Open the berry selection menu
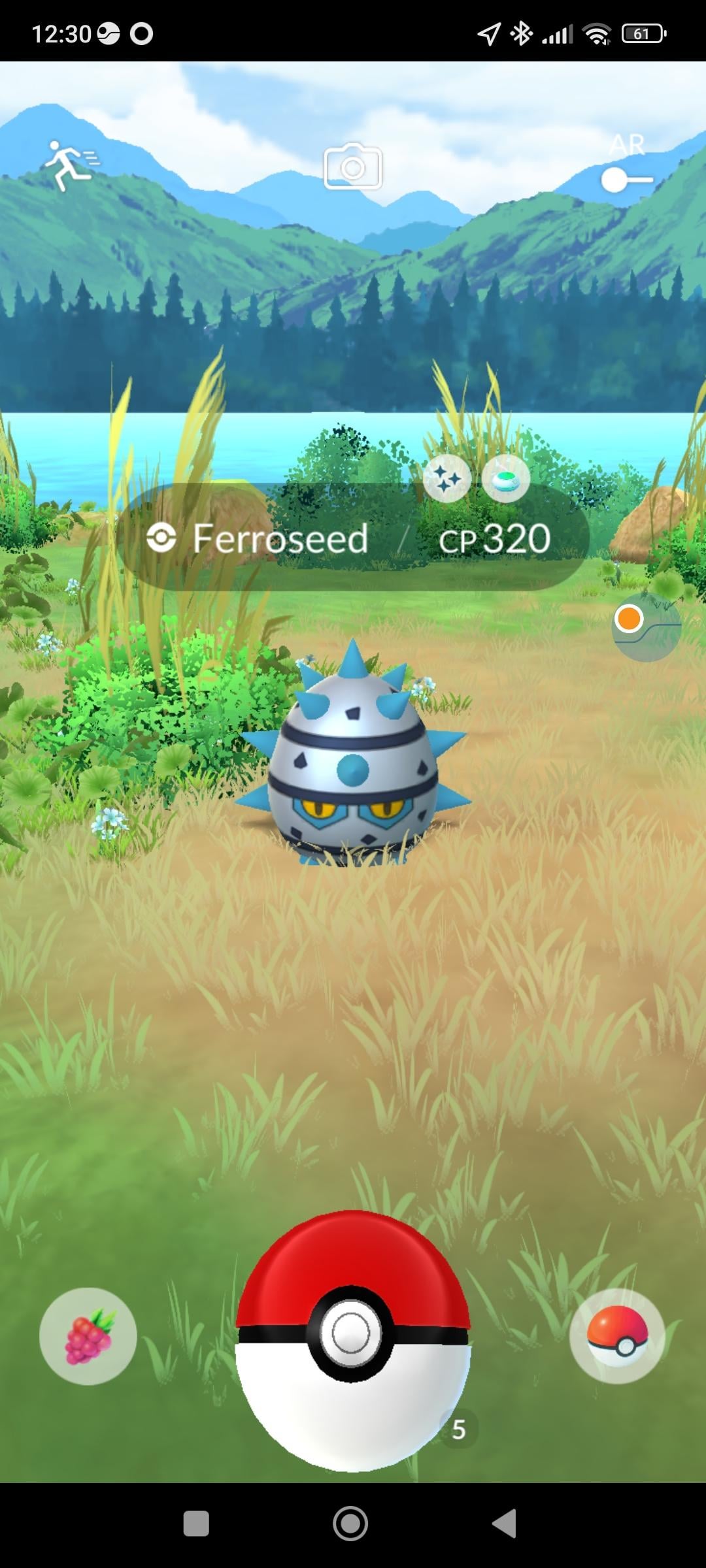The width and height of the screenshot is (706, 1568). pyautogui.click(x=88, y=1336)
